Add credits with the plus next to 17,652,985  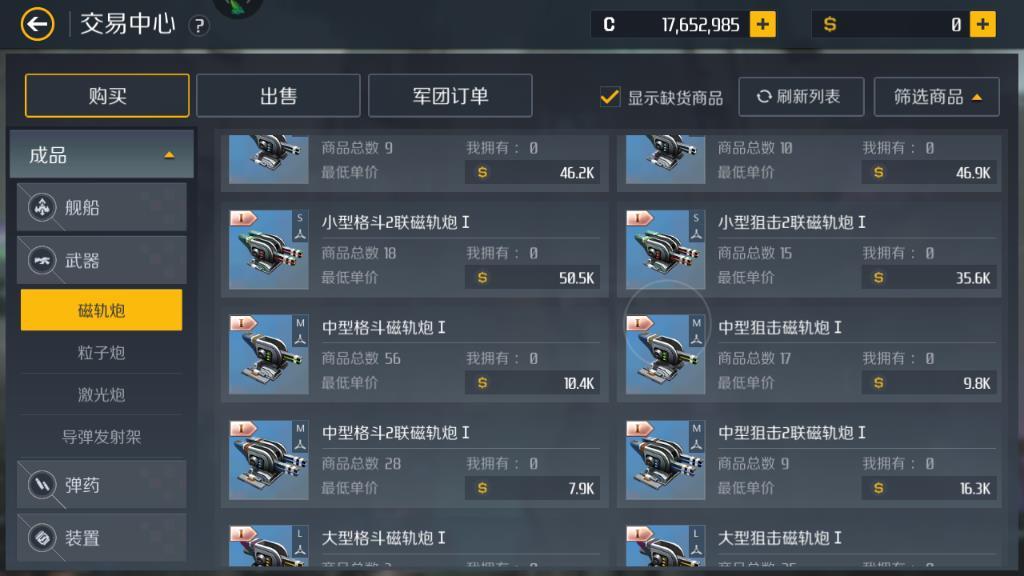coord(763,25)
